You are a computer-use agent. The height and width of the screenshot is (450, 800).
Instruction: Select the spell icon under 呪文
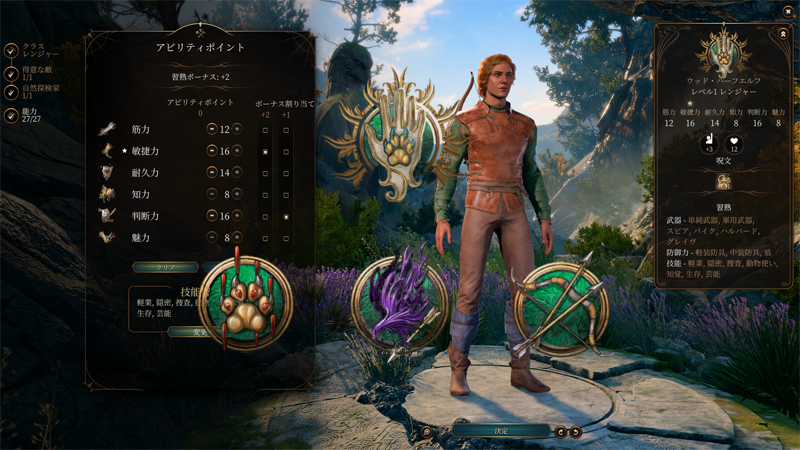pyautogui.click(x=724, y=182)
